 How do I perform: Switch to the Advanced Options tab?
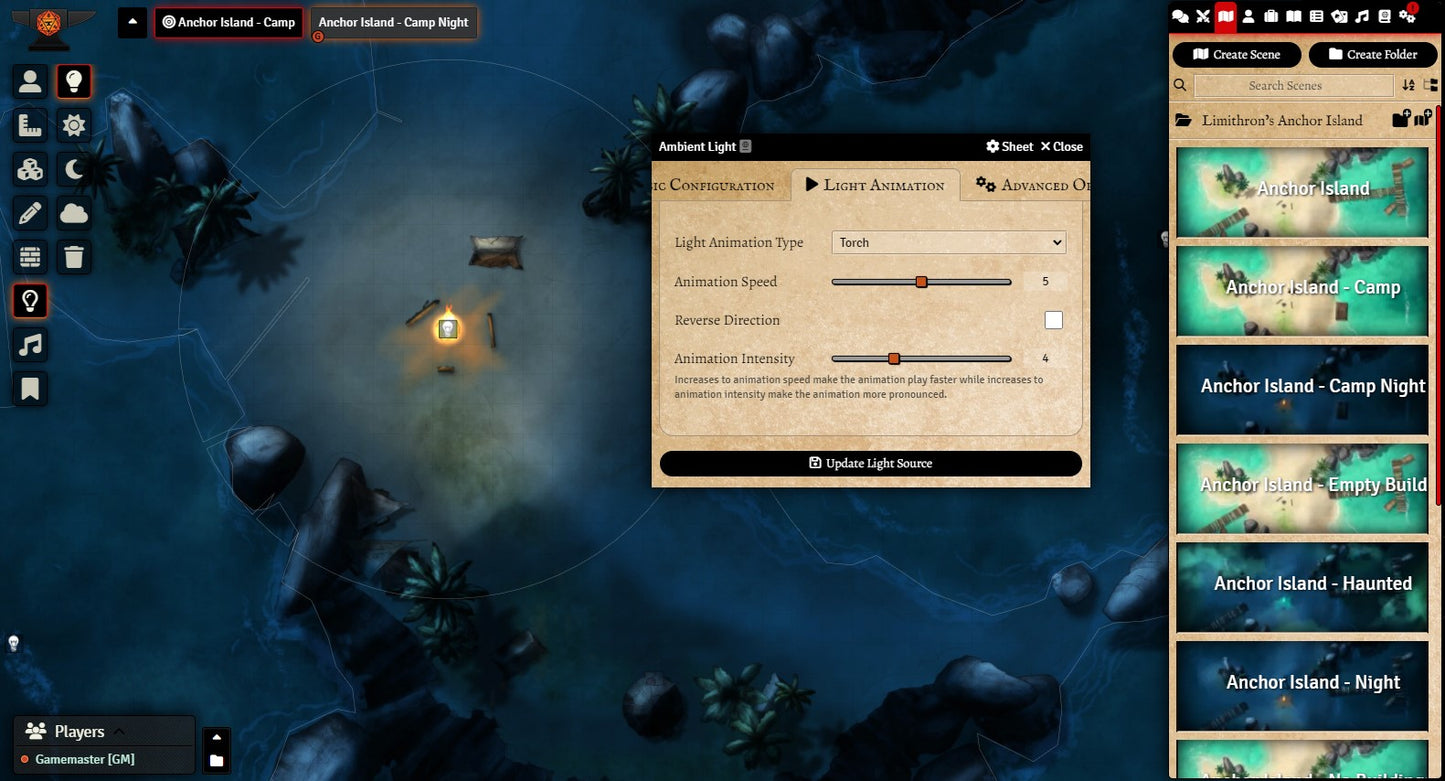pos(1032,185)
